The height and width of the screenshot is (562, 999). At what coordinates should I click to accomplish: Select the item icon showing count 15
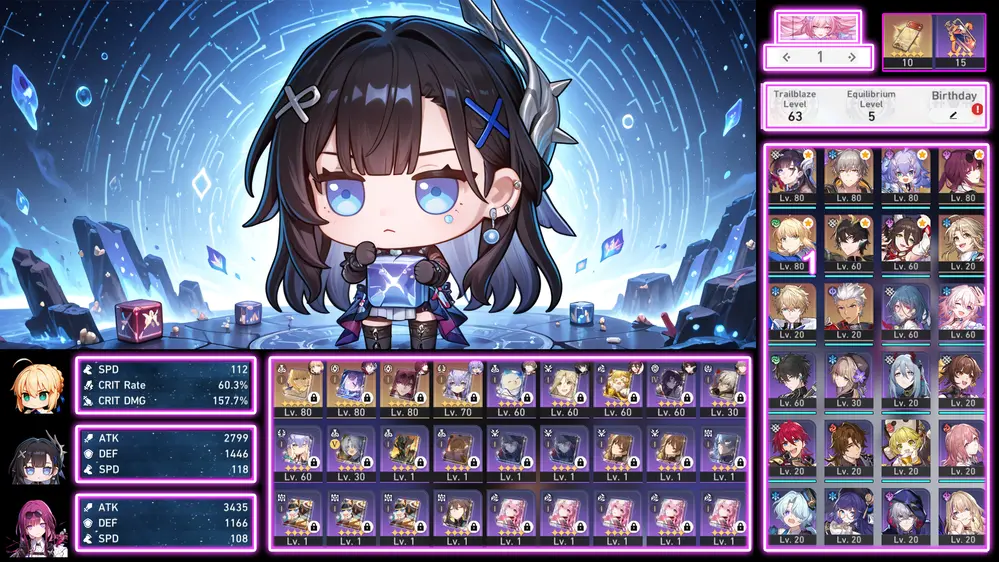[960, 40]
